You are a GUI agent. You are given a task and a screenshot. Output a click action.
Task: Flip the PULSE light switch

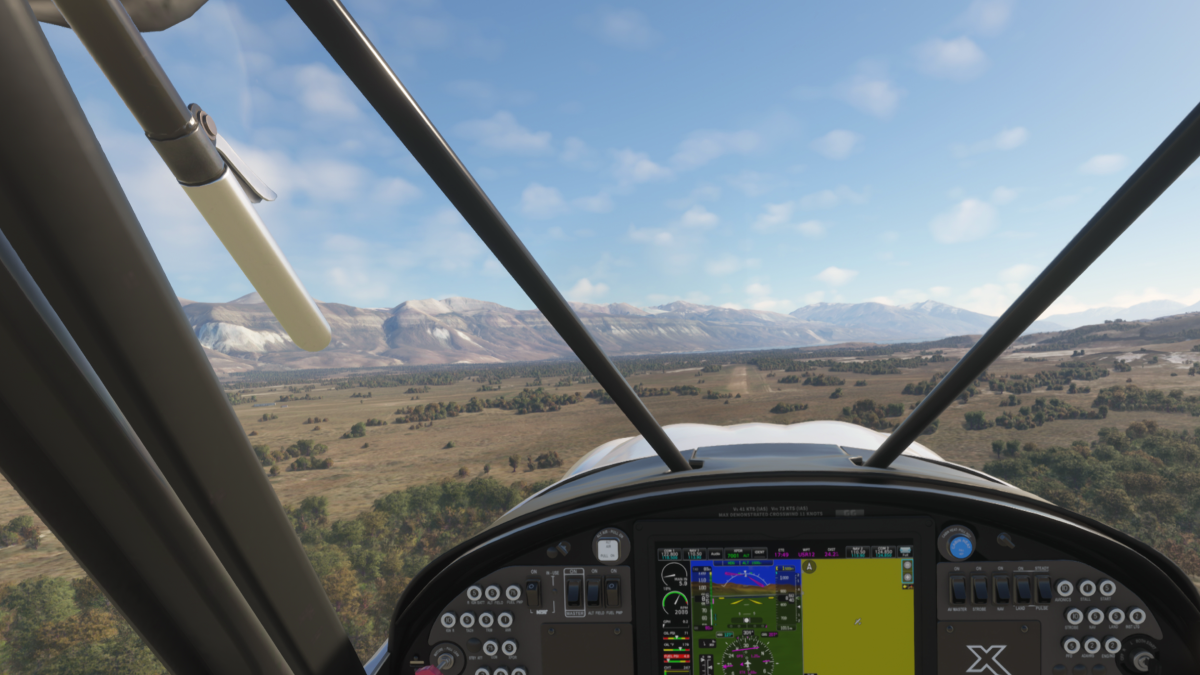1044,589
